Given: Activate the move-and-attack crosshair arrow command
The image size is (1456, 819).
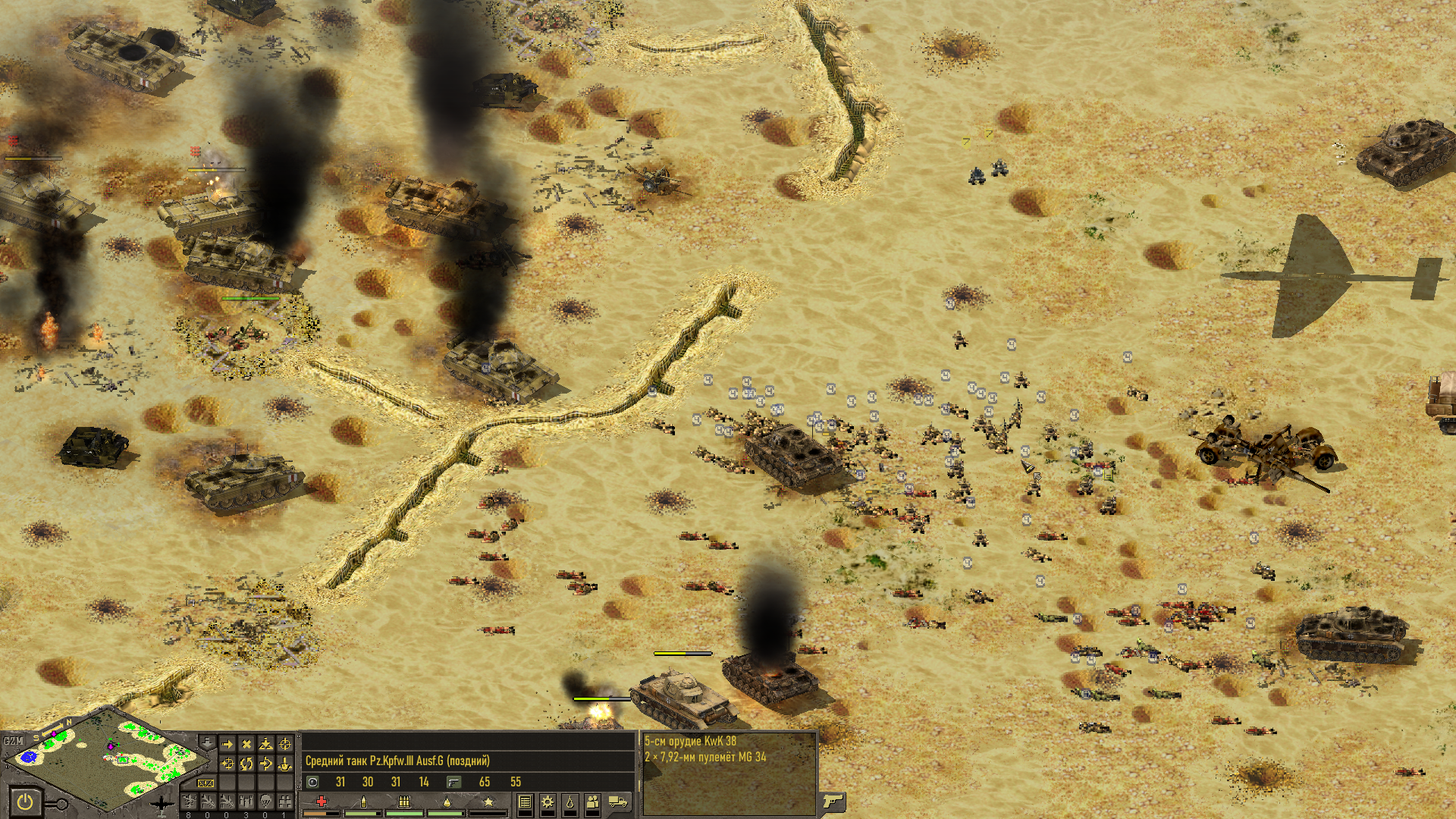Looking at the screenshot, I should pyautogui.click(x=227, y=764).
